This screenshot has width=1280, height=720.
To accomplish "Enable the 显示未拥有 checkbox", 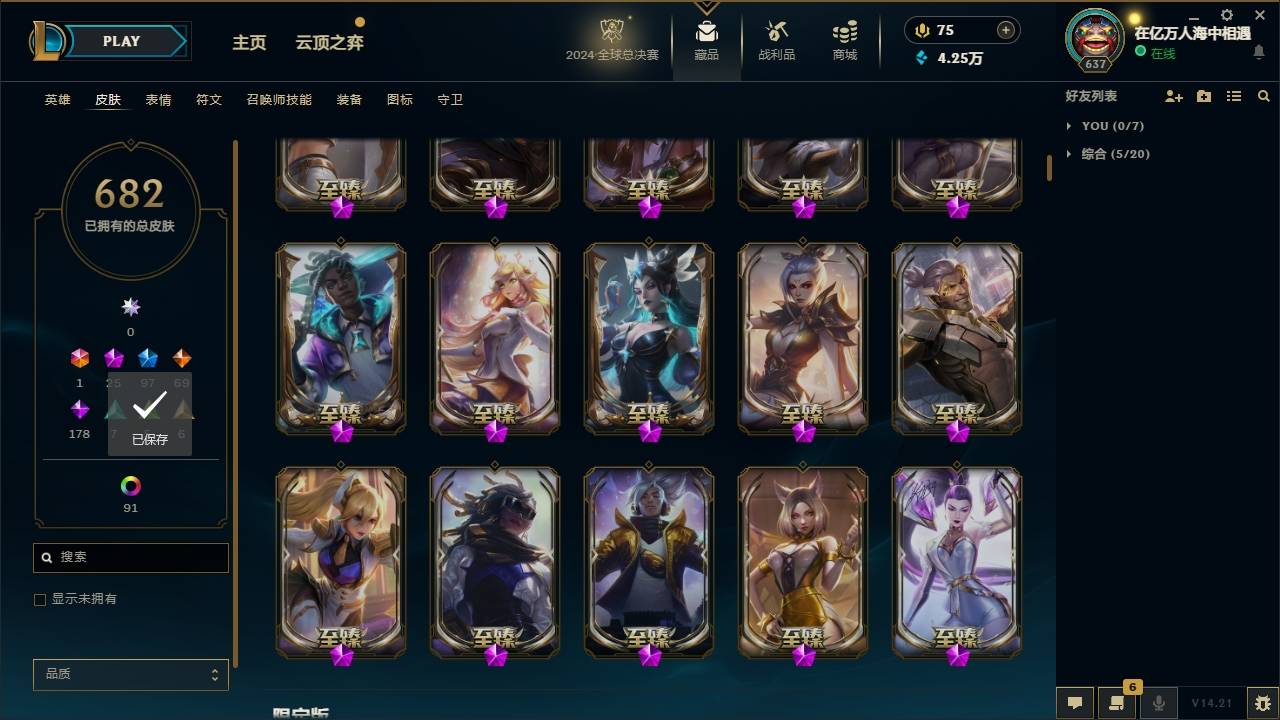I will [x=40, y=599].
